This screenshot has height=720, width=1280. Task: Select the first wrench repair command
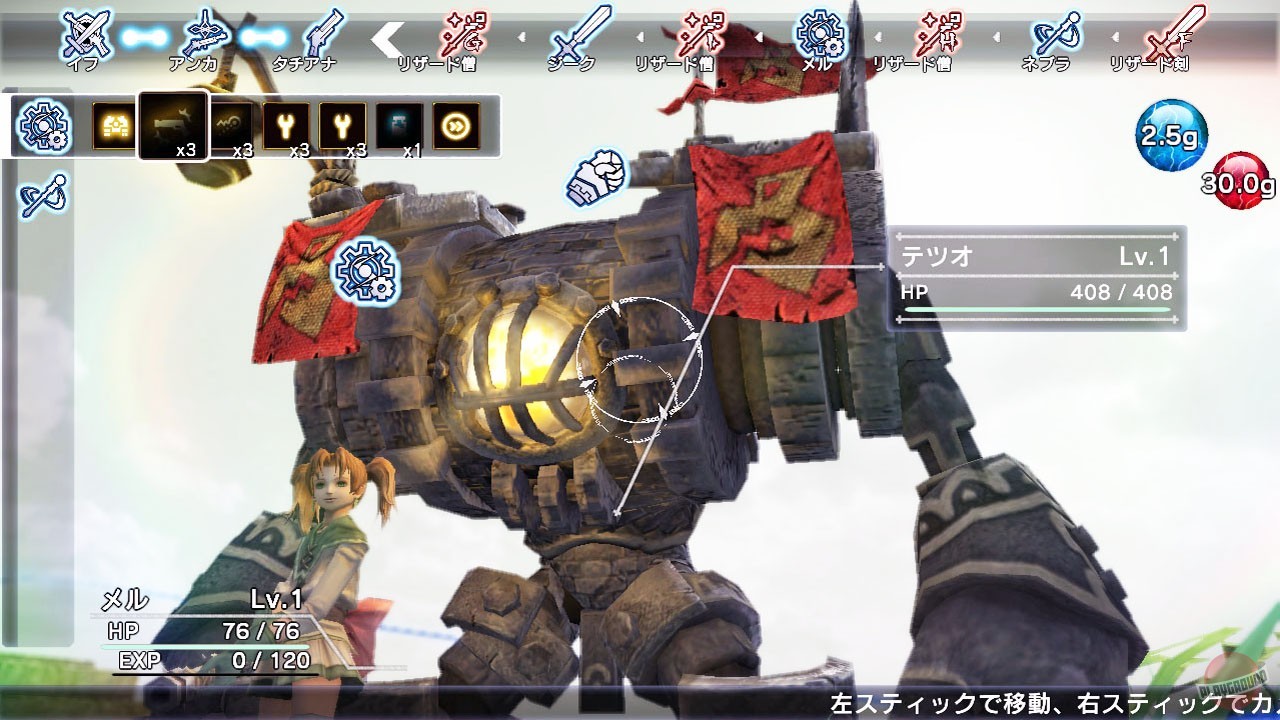click(287, 123)
